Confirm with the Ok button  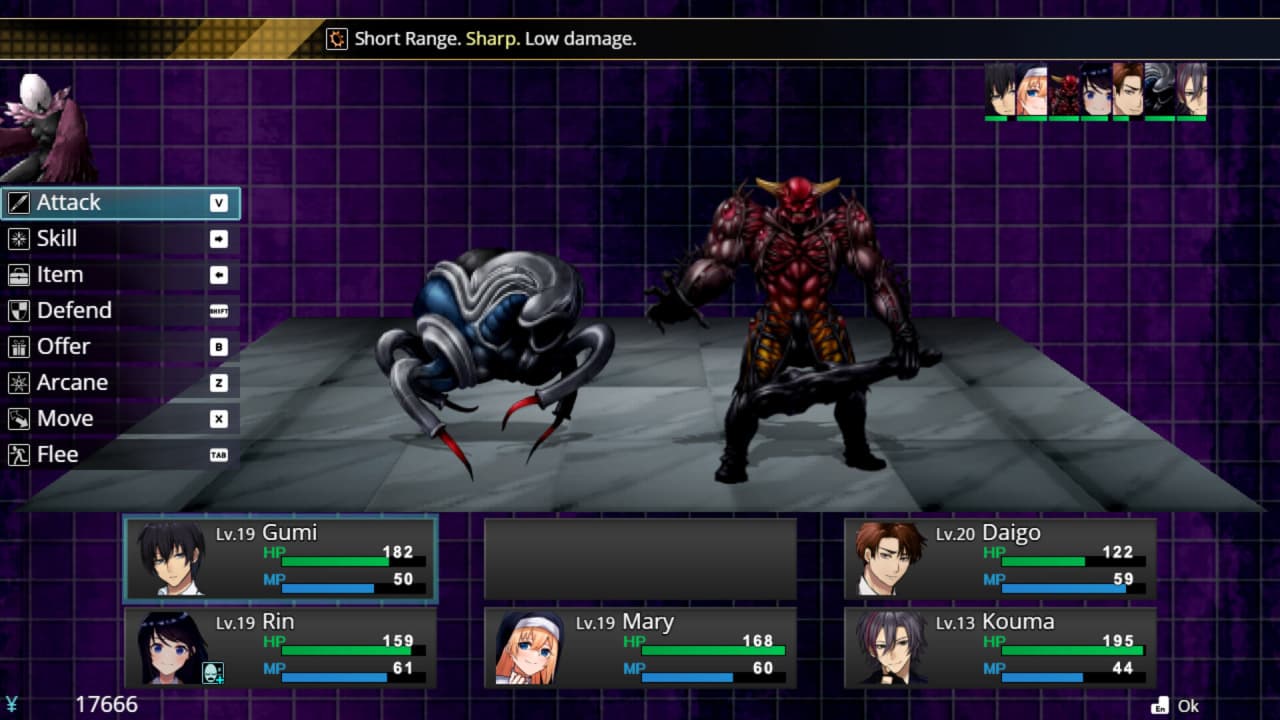coord(1176,706)
